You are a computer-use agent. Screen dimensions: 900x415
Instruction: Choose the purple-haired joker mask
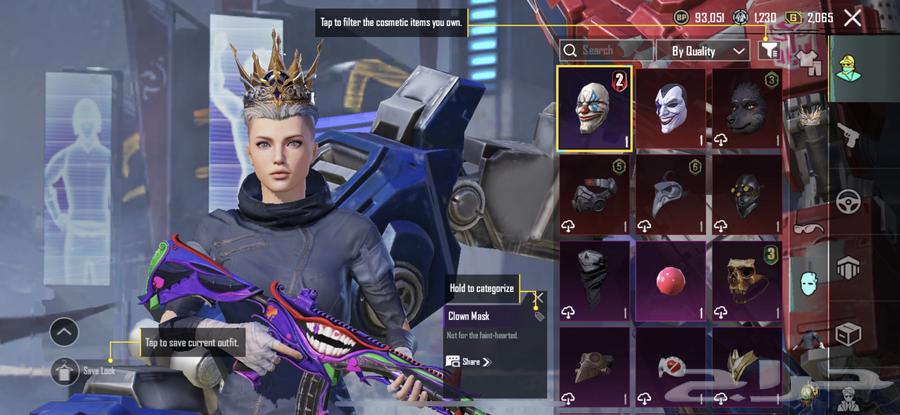[671, 108]
